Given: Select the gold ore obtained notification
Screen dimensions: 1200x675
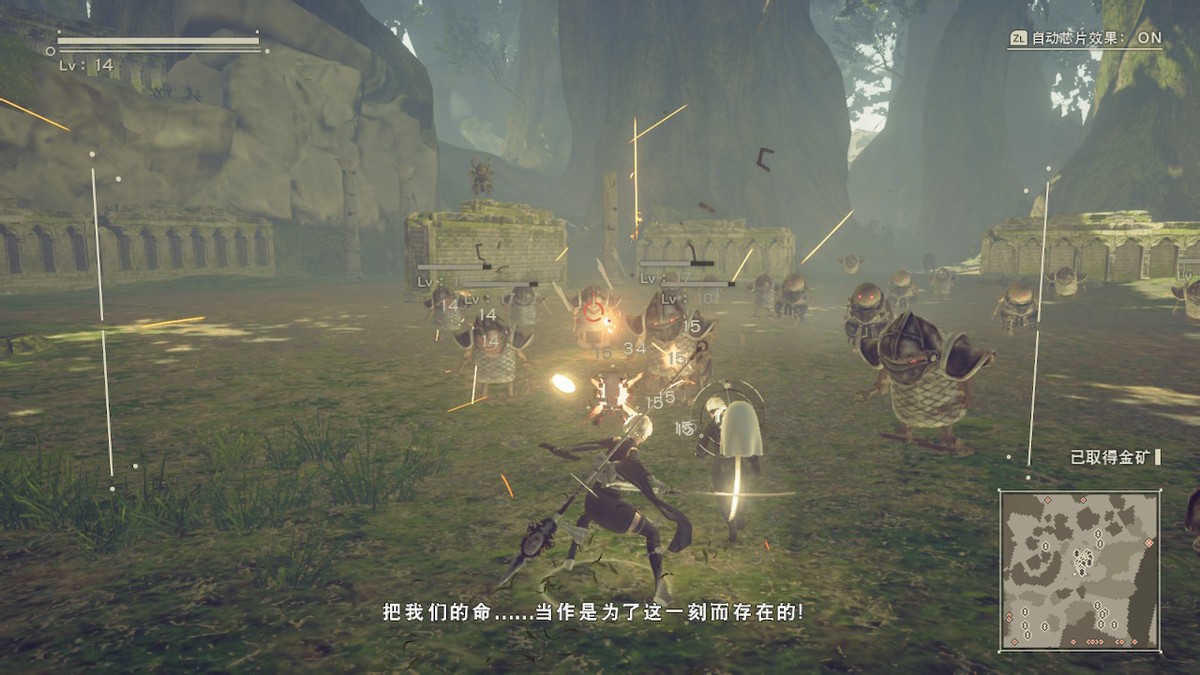Looking at the screenshot, I should [x=1113, y=457].
